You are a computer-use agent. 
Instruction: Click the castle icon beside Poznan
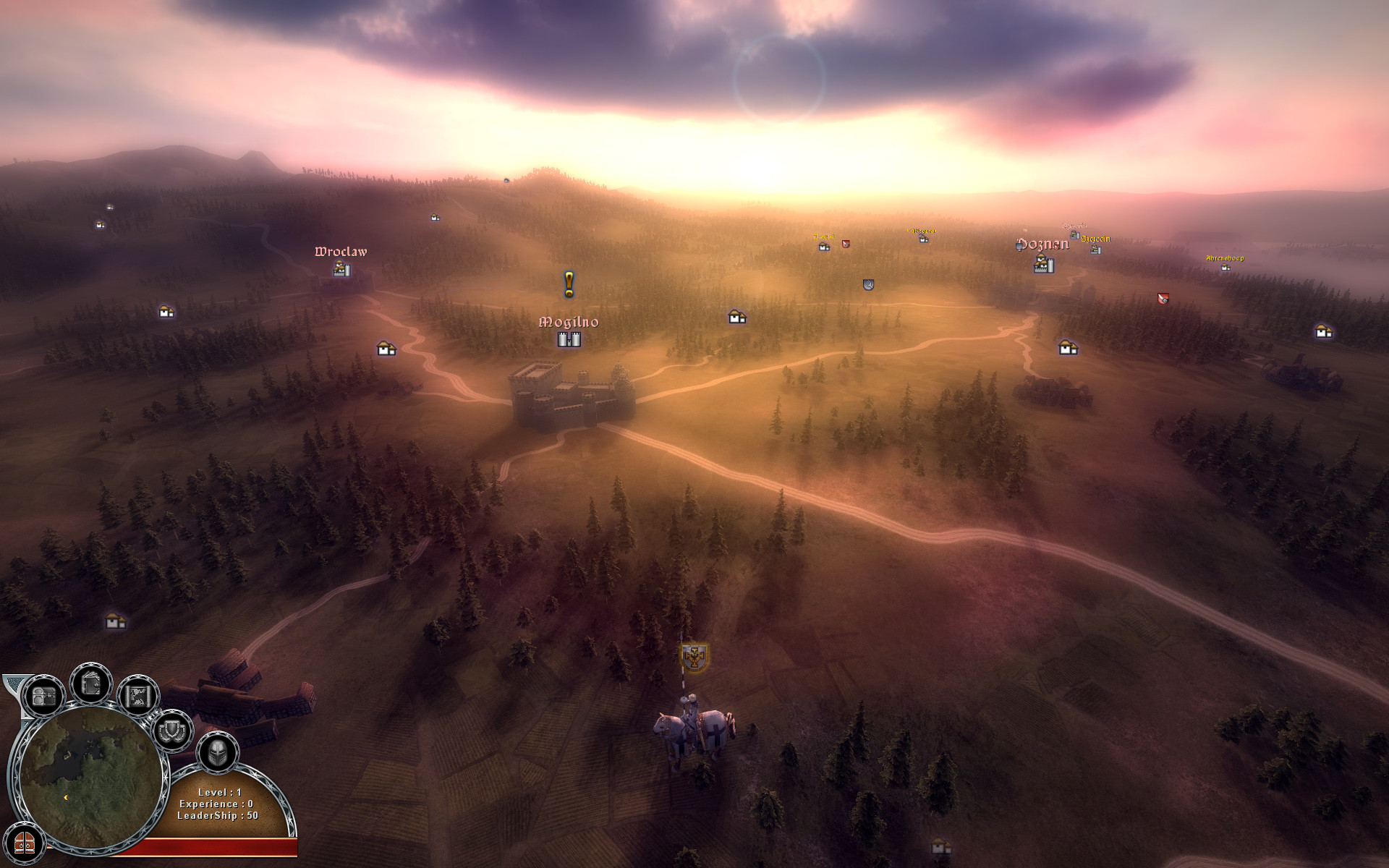click(x=1043, y=265)
